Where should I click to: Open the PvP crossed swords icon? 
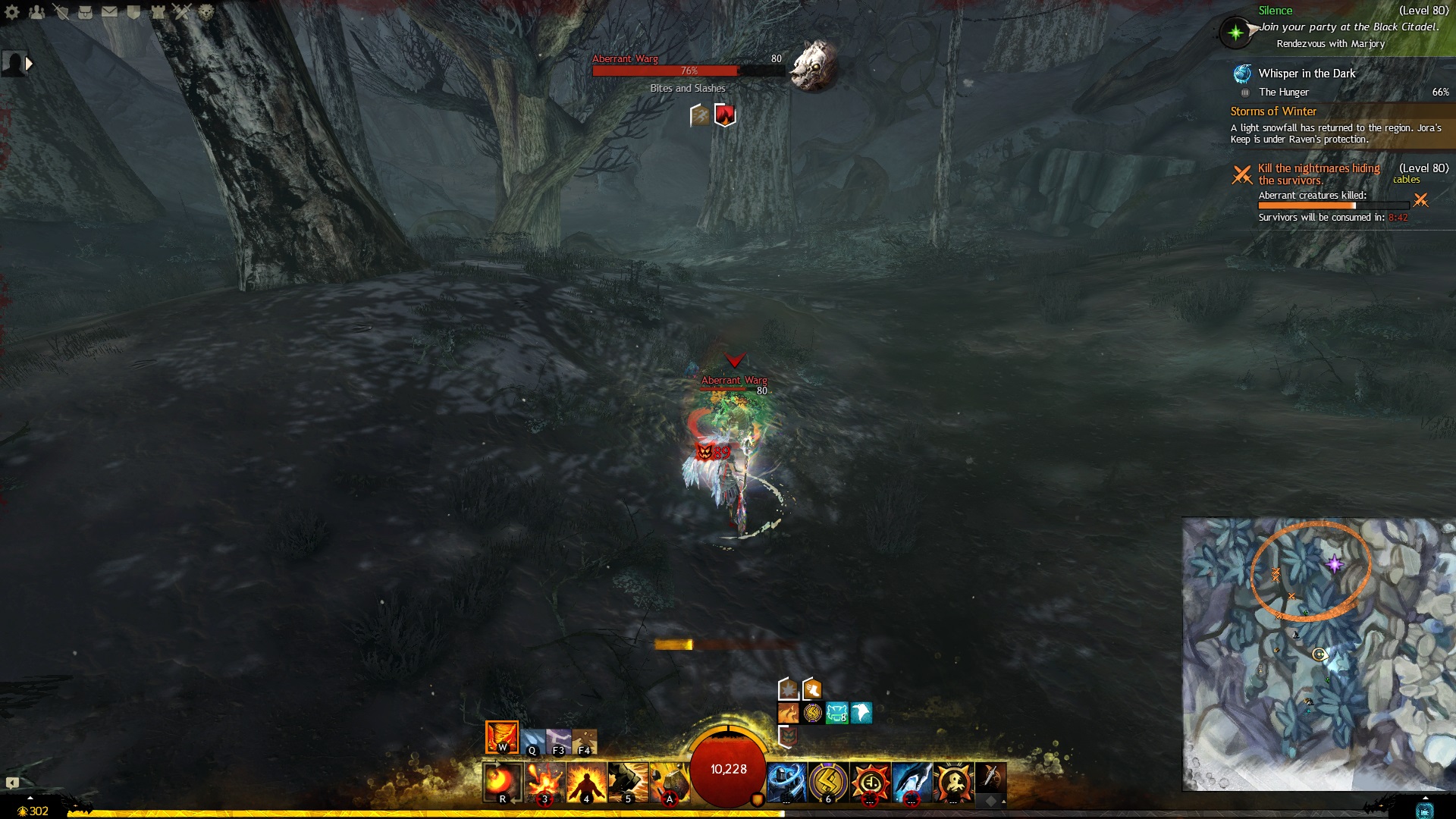click(x=182, y=11)
